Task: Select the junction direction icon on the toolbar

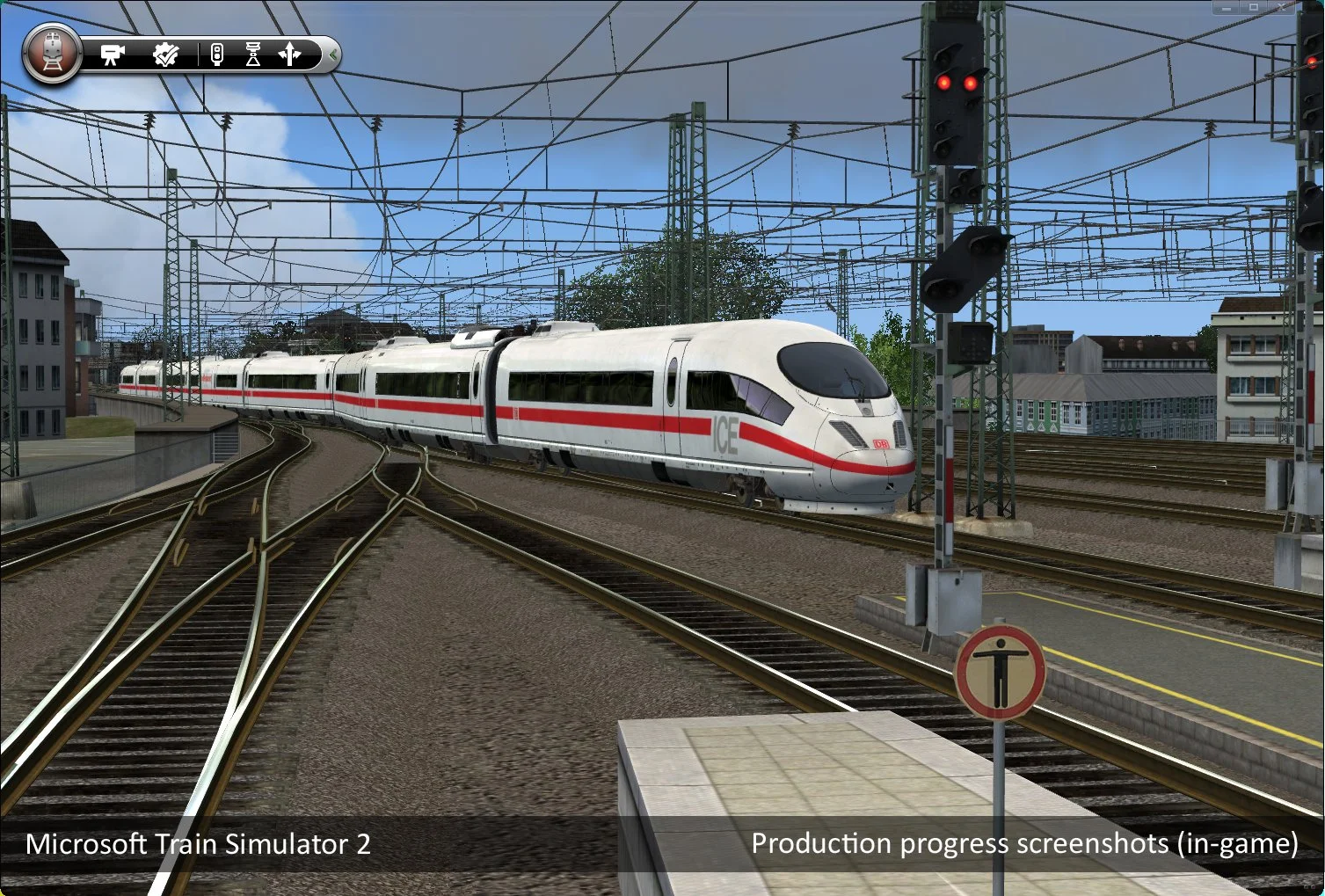Action: (x=289, y=55)
